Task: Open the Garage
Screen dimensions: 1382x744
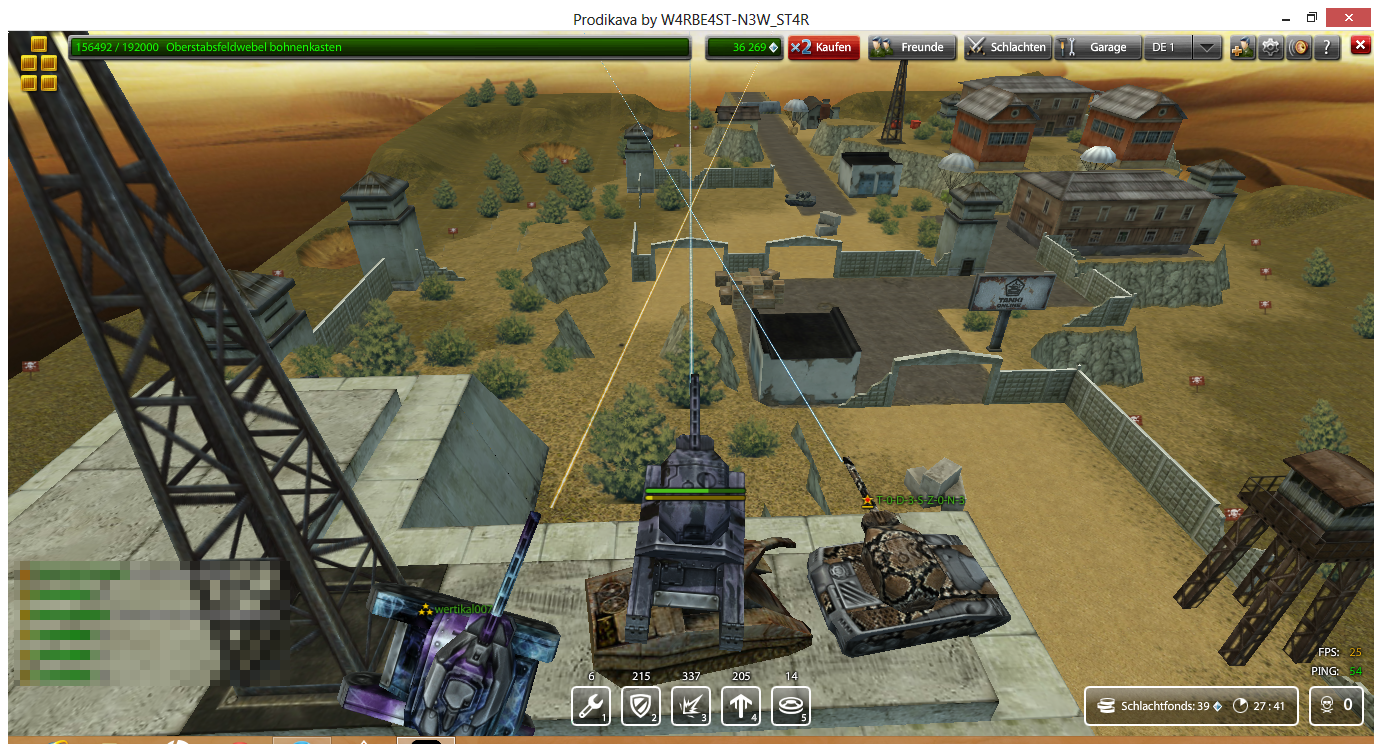Action: tap(1097, 47)
